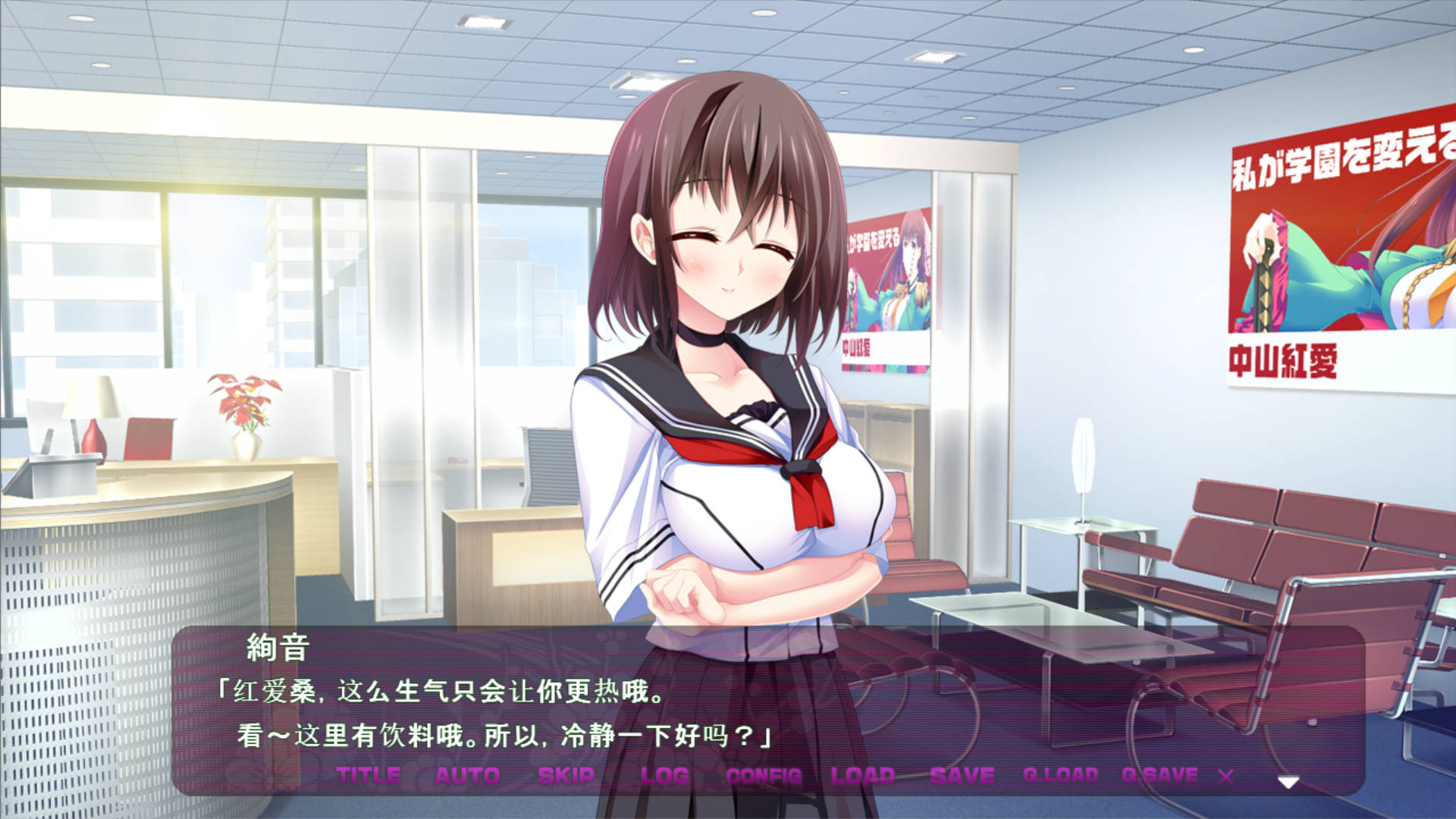Return to the TITLE screen
The width and height of the screenshot is (1456, 819).
368,776
